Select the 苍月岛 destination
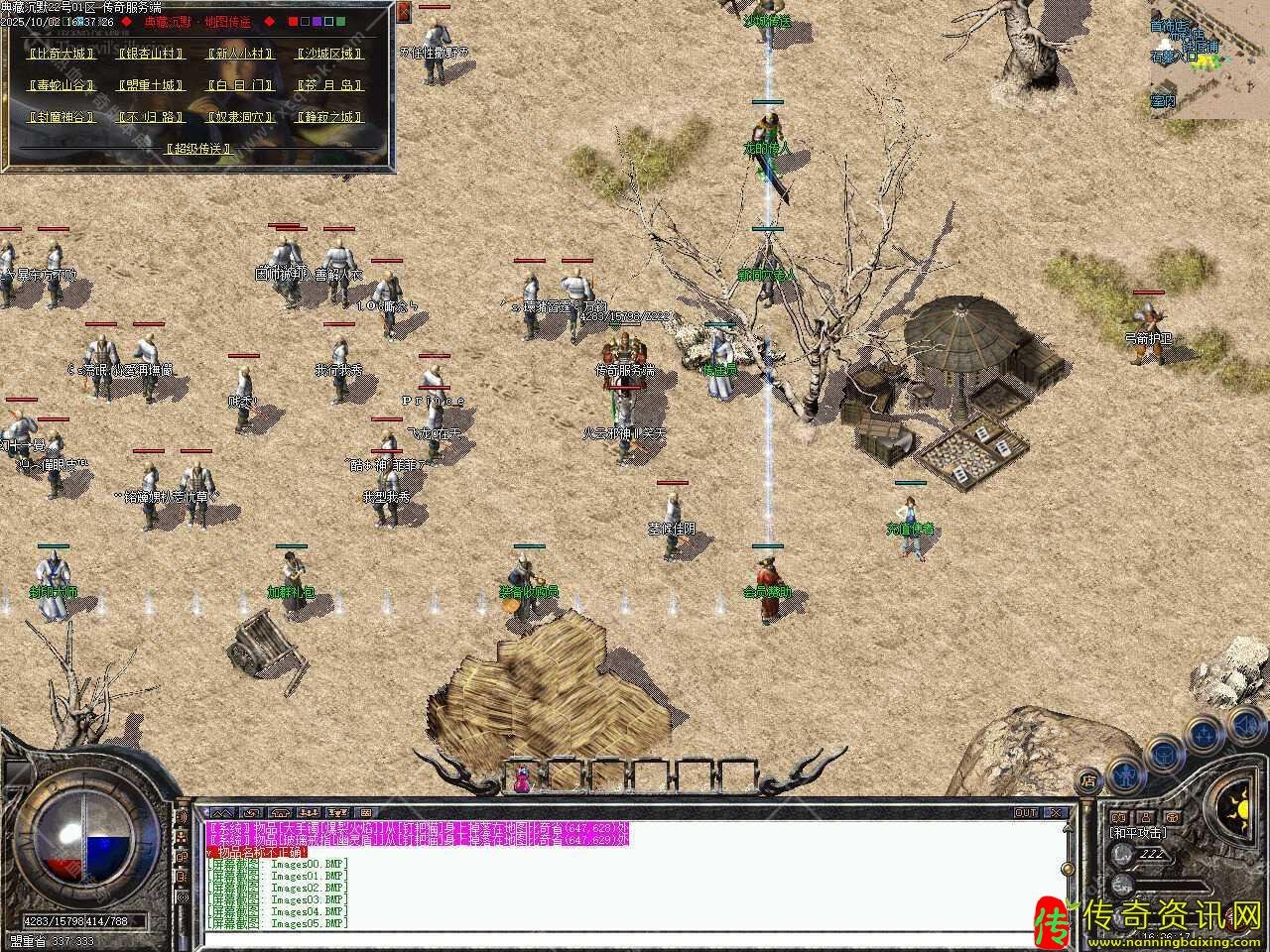The image size is (1270, 952). pos(328,85)
